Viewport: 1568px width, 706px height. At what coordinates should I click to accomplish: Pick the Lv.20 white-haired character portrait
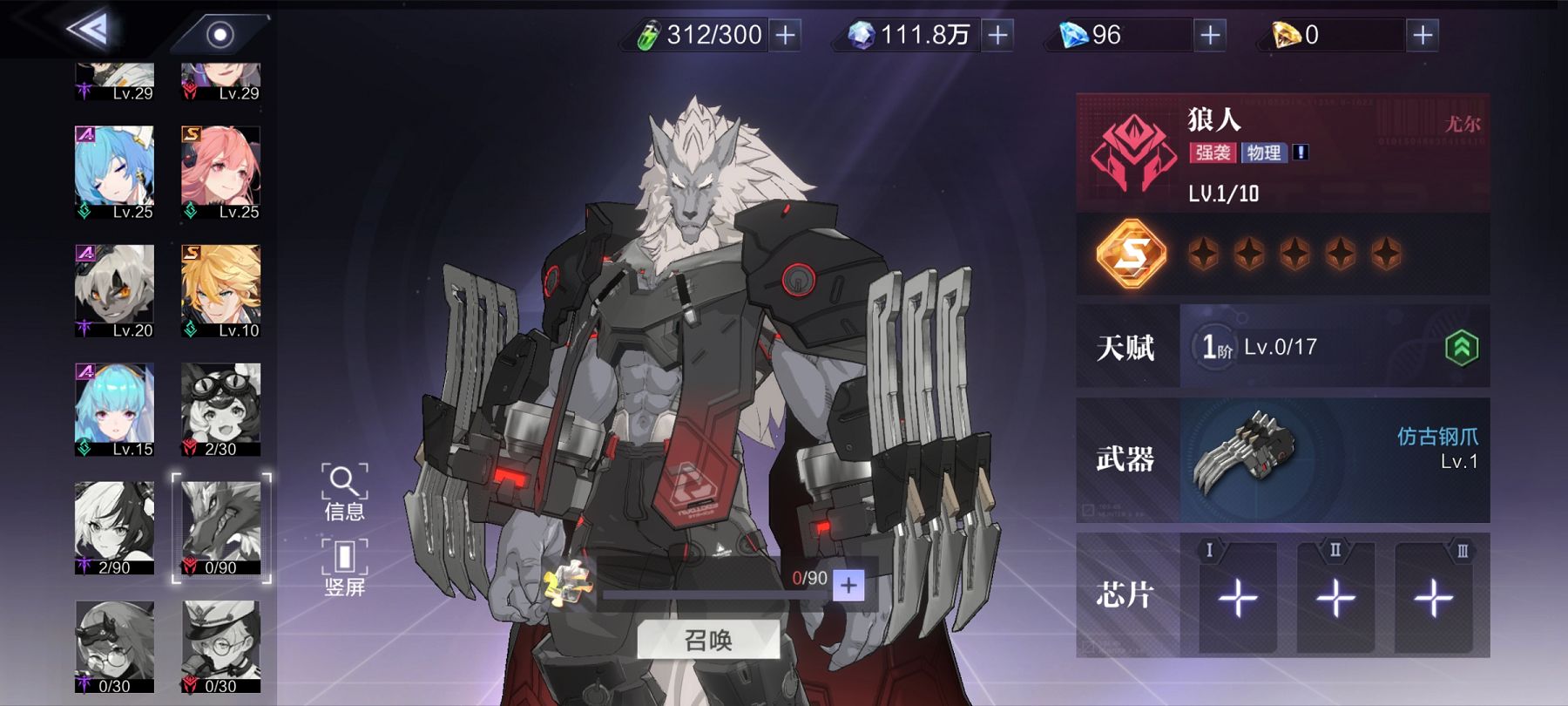point(114,290)
